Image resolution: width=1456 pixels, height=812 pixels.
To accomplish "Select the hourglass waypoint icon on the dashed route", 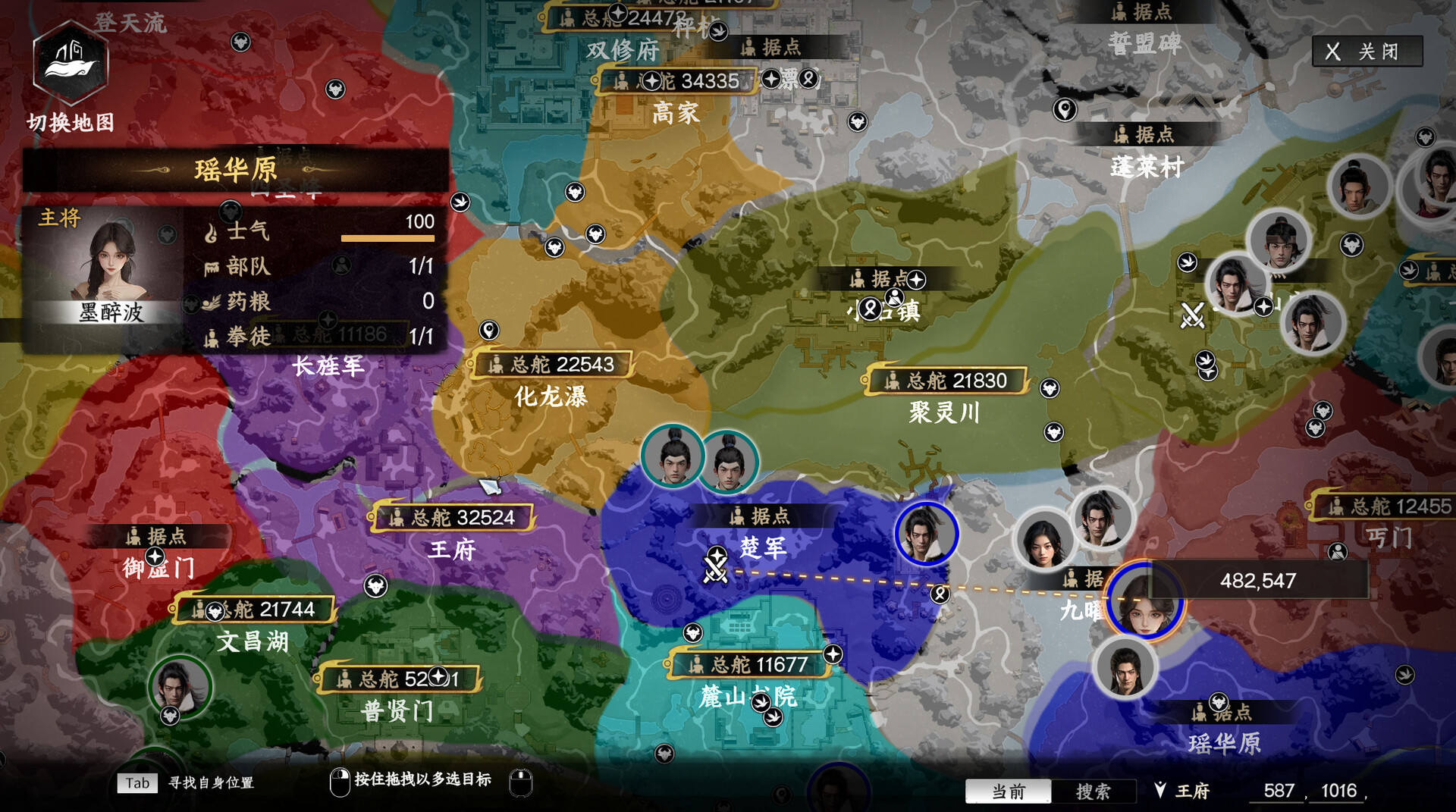I will click(x=940, y=595).
